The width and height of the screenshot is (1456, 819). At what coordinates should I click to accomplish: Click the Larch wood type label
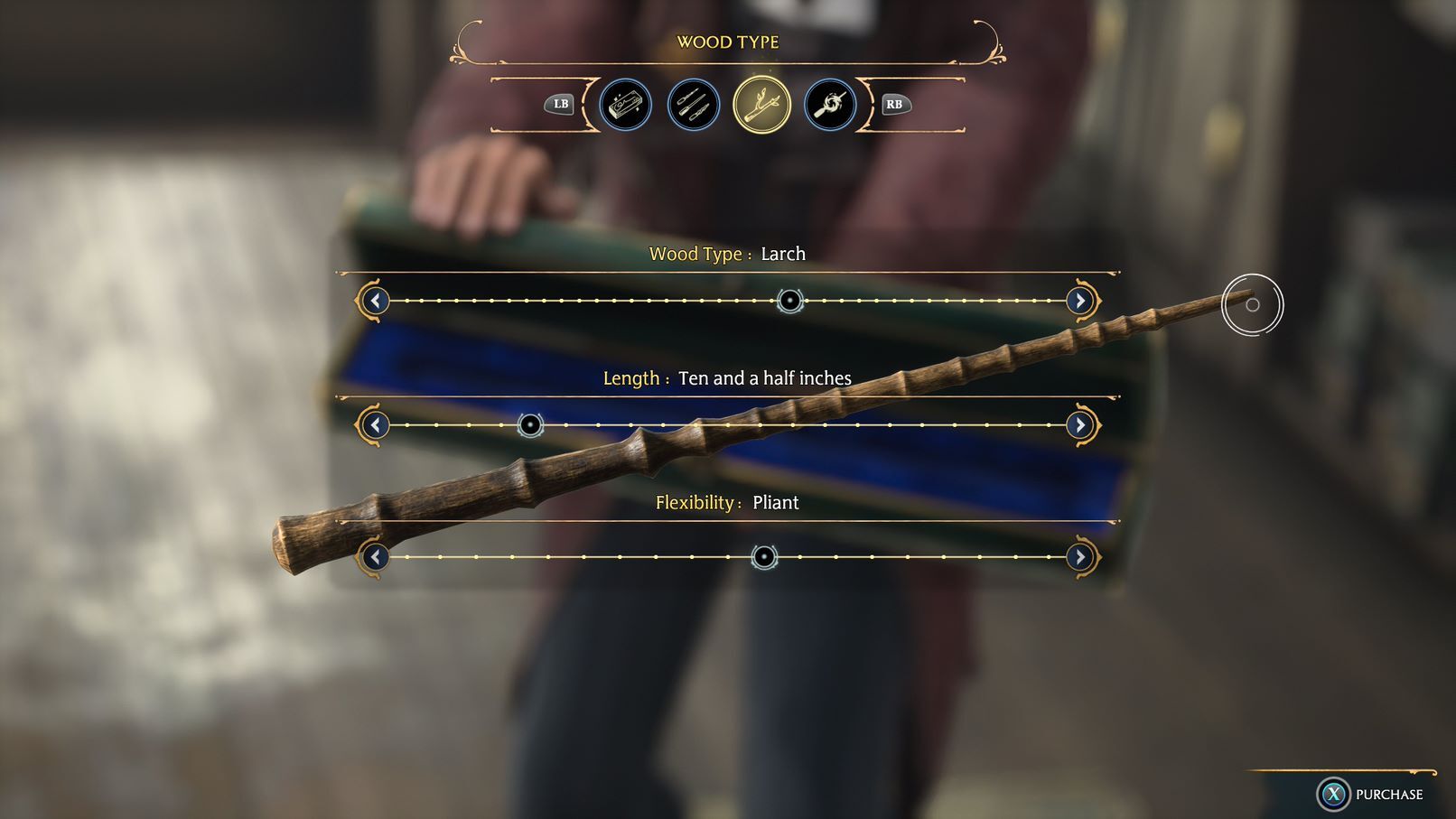[x=782, y=254]
